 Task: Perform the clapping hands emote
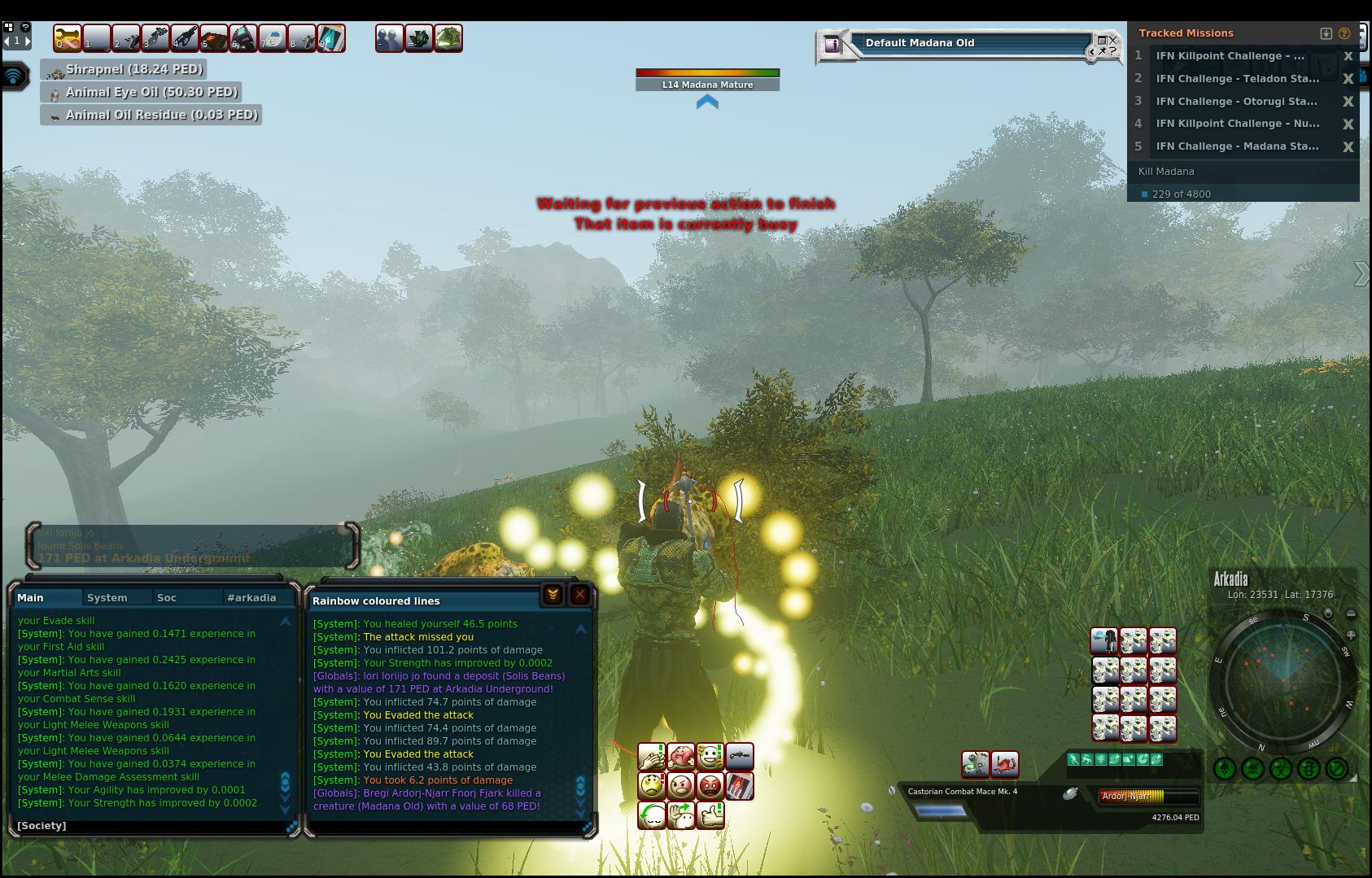click(x=652, y=758)
